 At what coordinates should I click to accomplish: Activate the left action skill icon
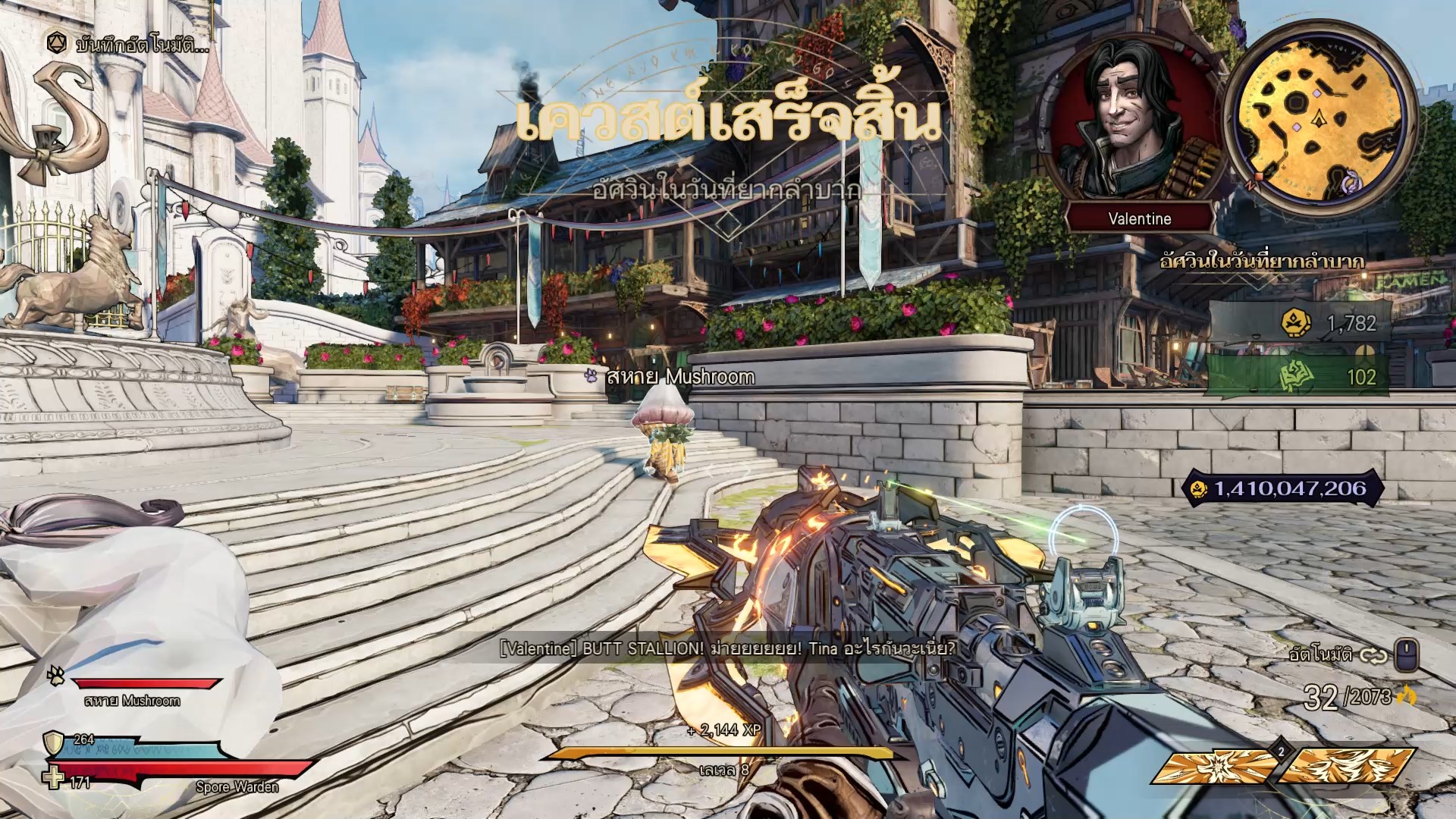pyautogui.click(x=1213, y=766)
